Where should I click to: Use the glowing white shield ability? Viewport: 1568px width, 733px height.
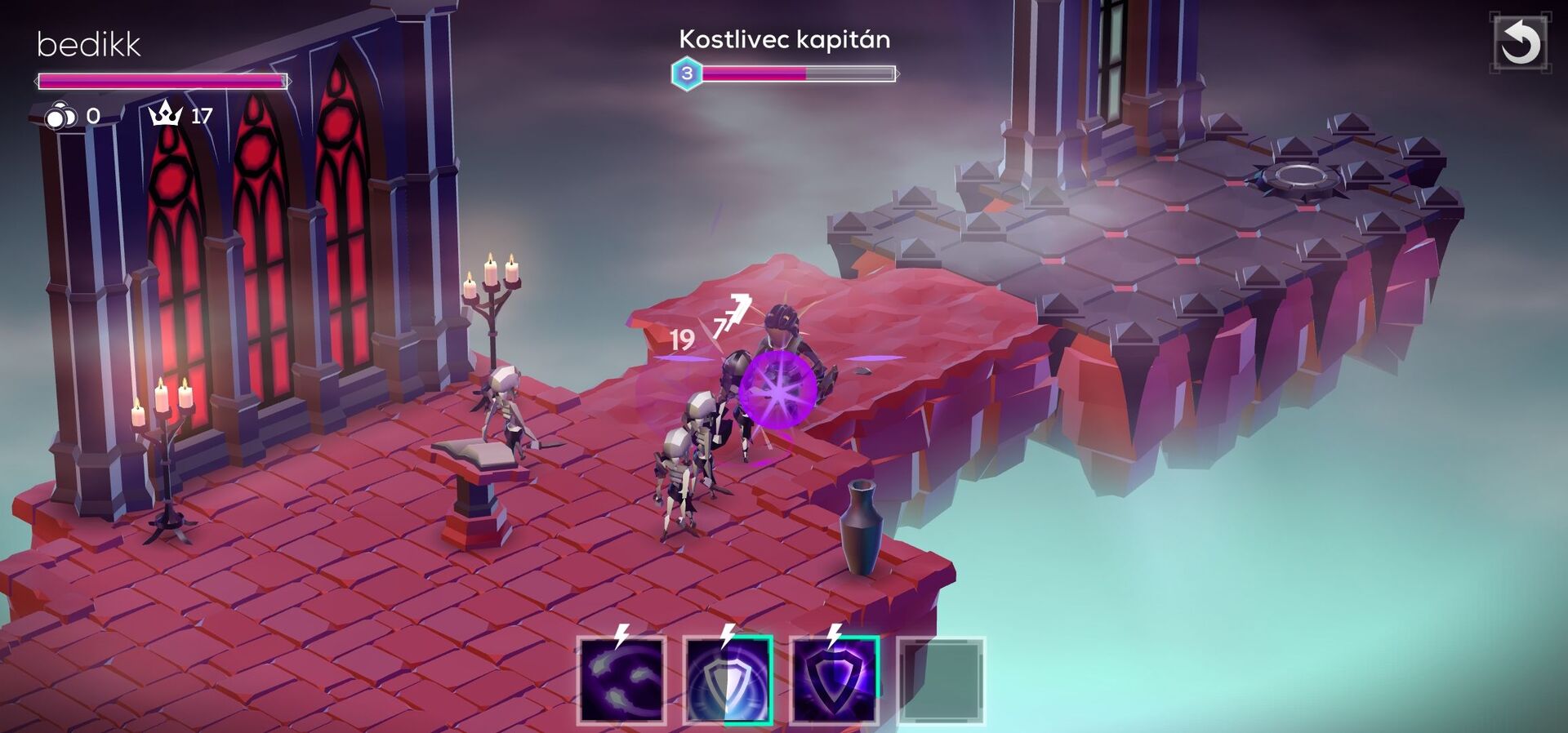pyautogui.click(x=728, y=681)
